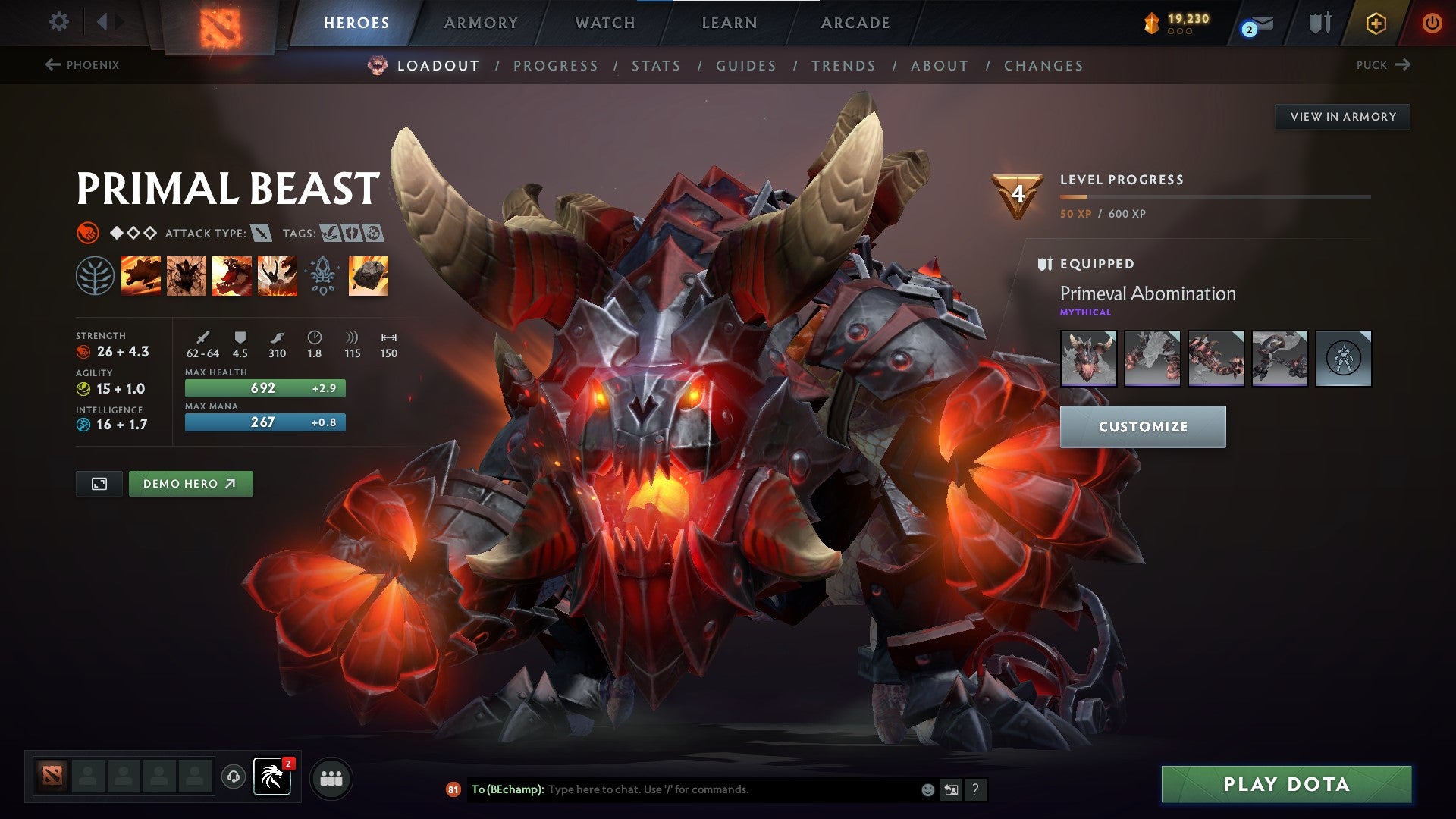Click the Pulverize ability icon
The height and width of the screenshot is (819, 1456).
click(278, 276)
